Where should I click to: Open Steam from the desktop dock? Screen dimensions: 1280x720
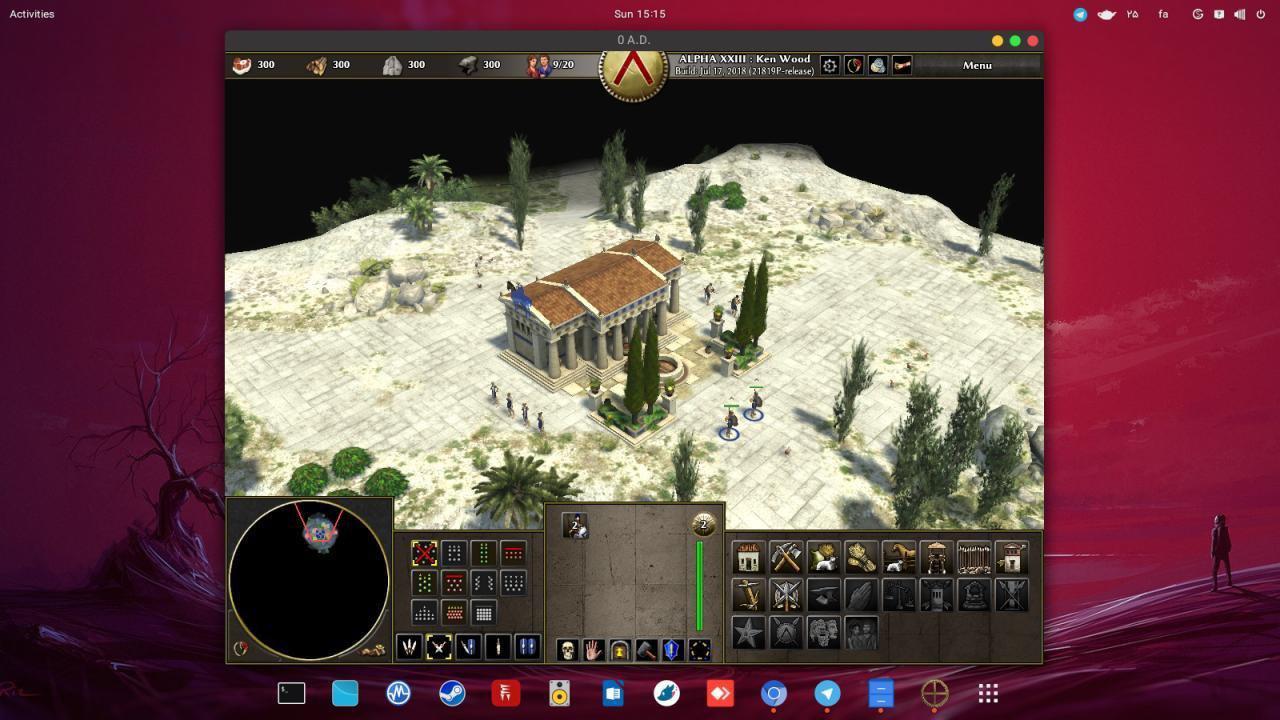(452, 693)
